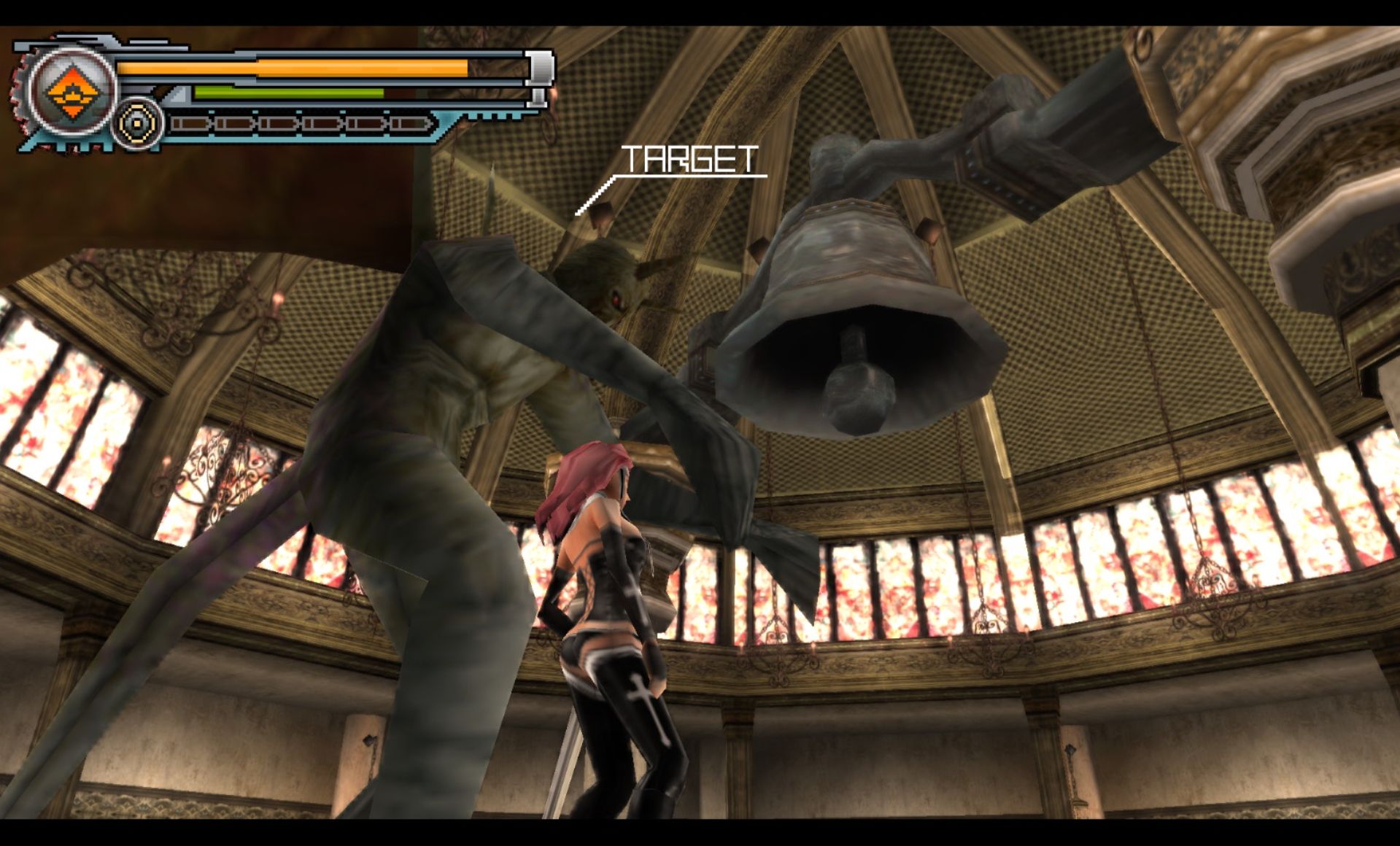Screen dimensions: 1400x846
Task: Click the TARGET lock-on marker label
Action: coord(689,159)
